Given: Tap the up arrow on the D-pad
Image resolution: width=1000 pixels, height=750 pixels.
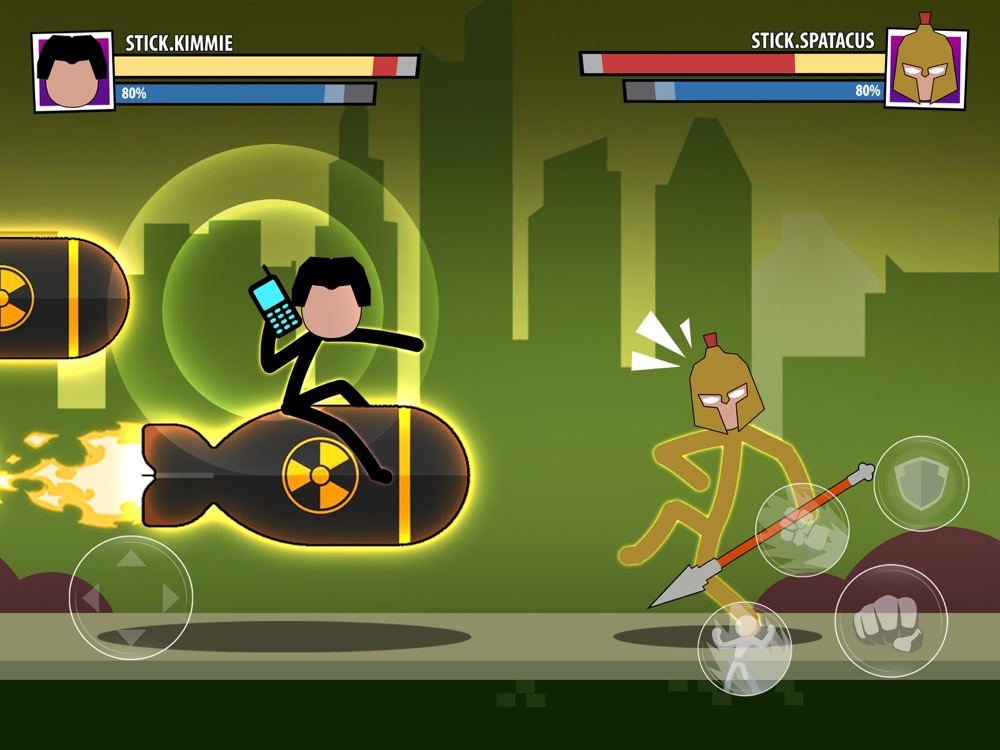Looking at the screenshot, I should pos(131,558).
